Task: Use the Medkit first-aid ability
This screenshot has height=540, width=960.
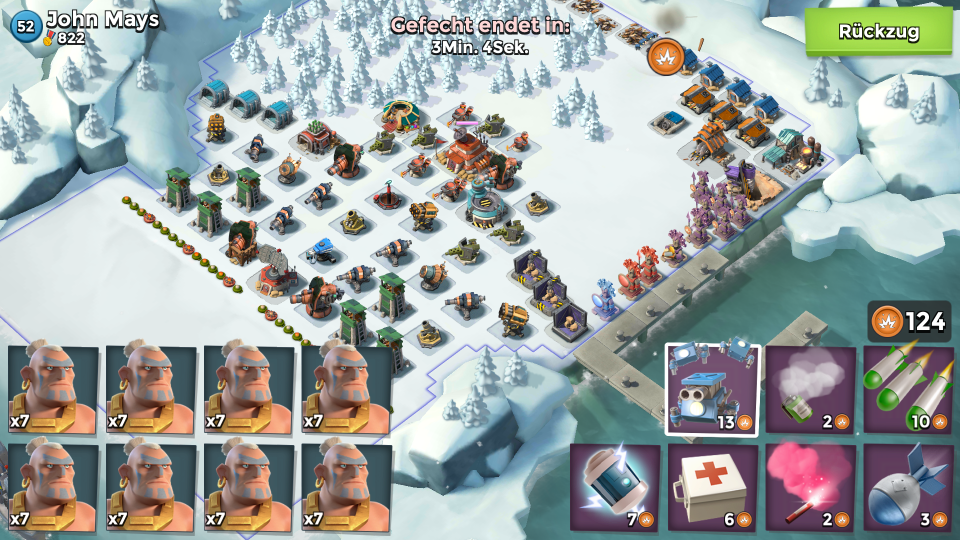Action: coord(712,487)
